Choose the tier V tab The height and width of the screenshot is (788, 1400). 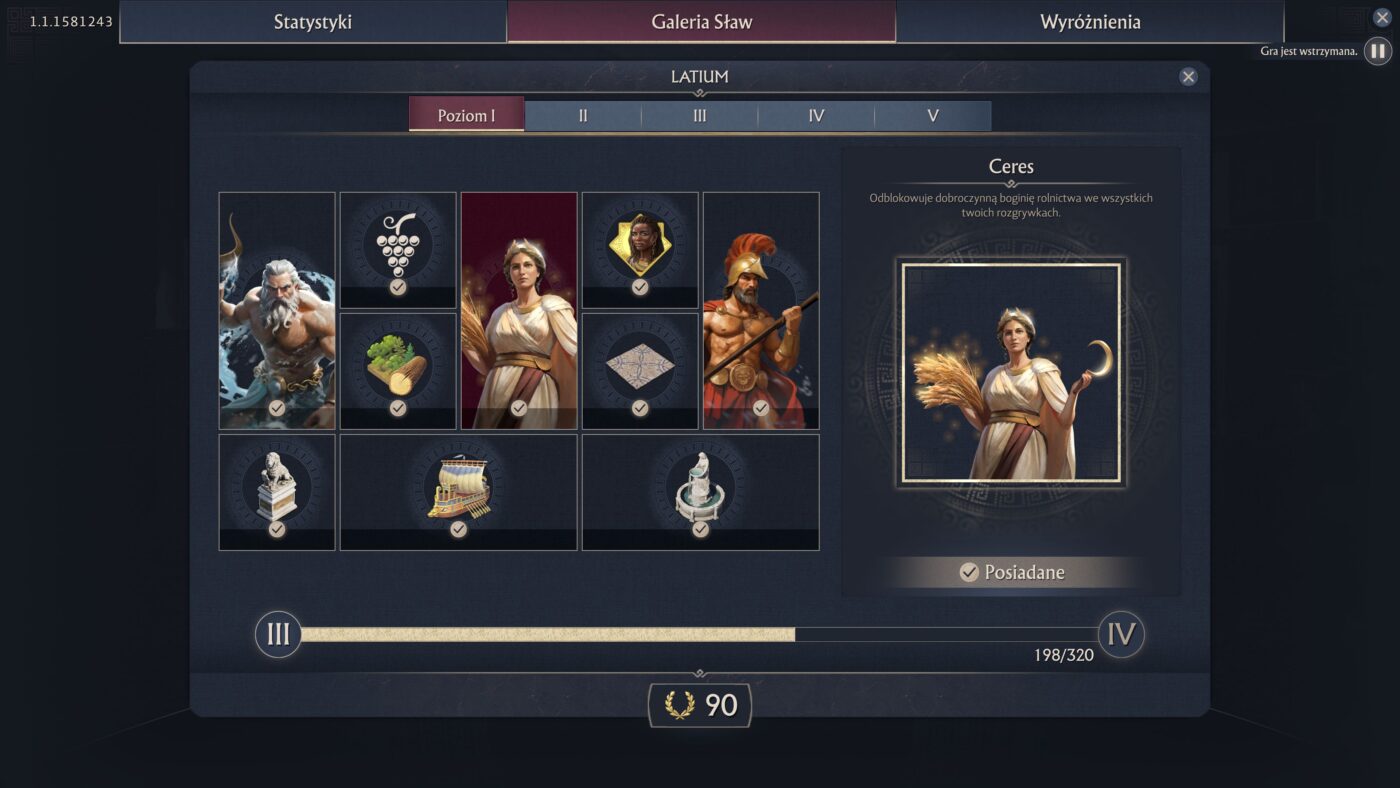933,115
